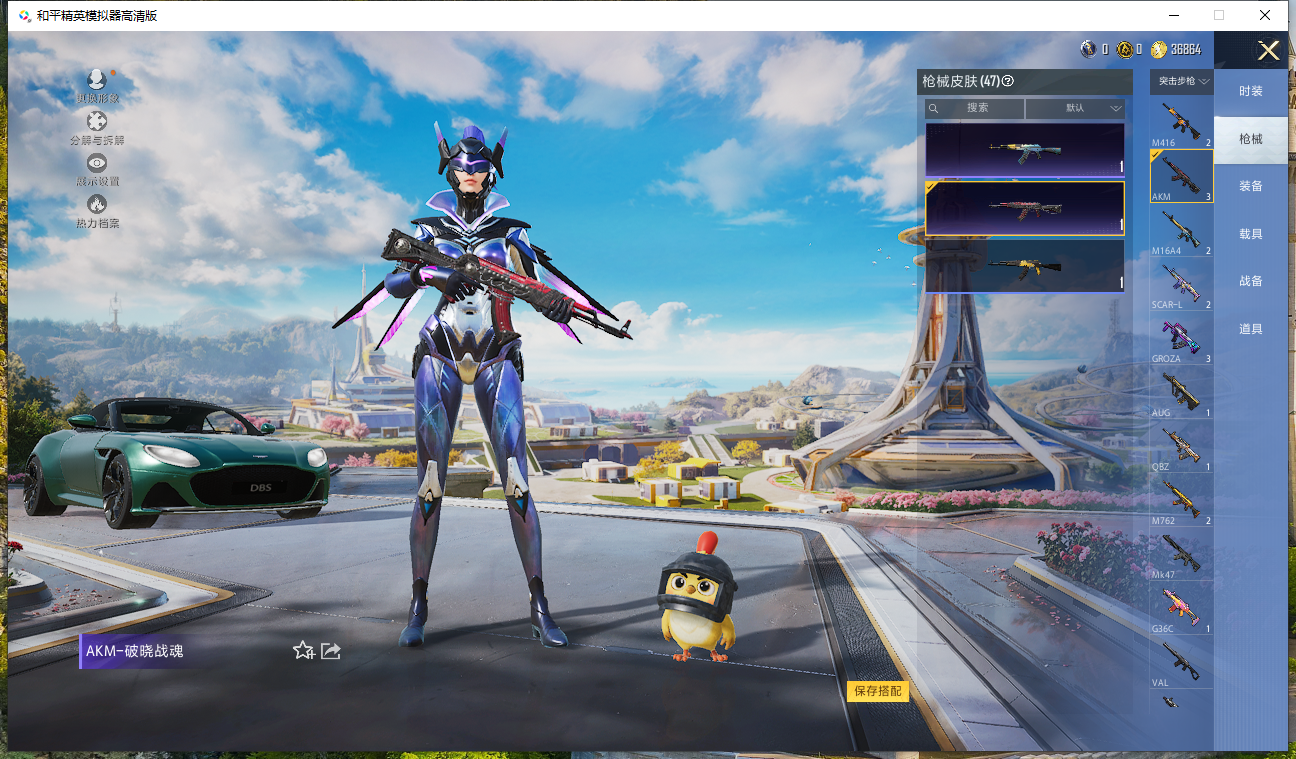
Task: Choose the pink G36C weapon entry
Action: (x=1181, y=609)
